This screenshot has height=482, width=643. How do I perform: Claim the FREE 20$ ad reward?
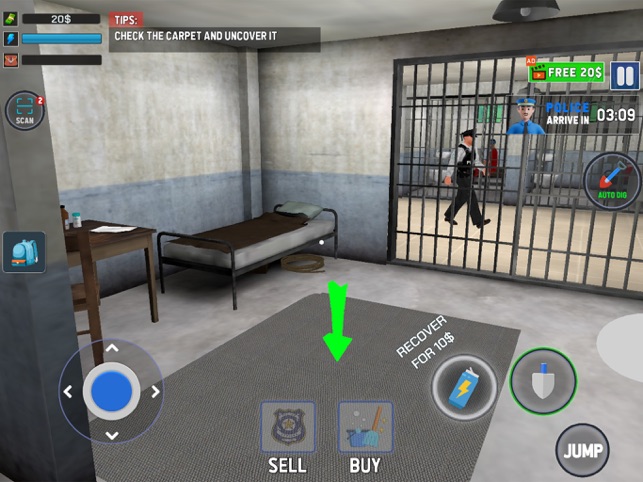pos(568,72)
